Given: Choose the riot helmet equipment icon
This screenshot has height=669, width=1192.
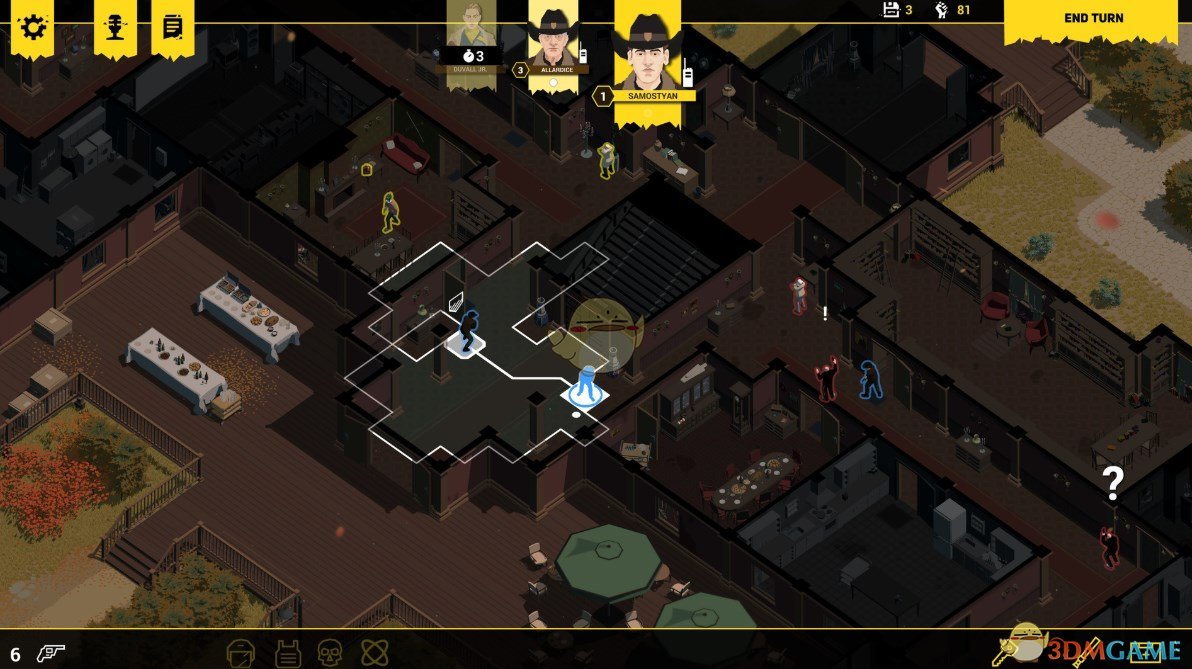Looking at the screenshot, I should pyautogui.click(x=241, y=653).
